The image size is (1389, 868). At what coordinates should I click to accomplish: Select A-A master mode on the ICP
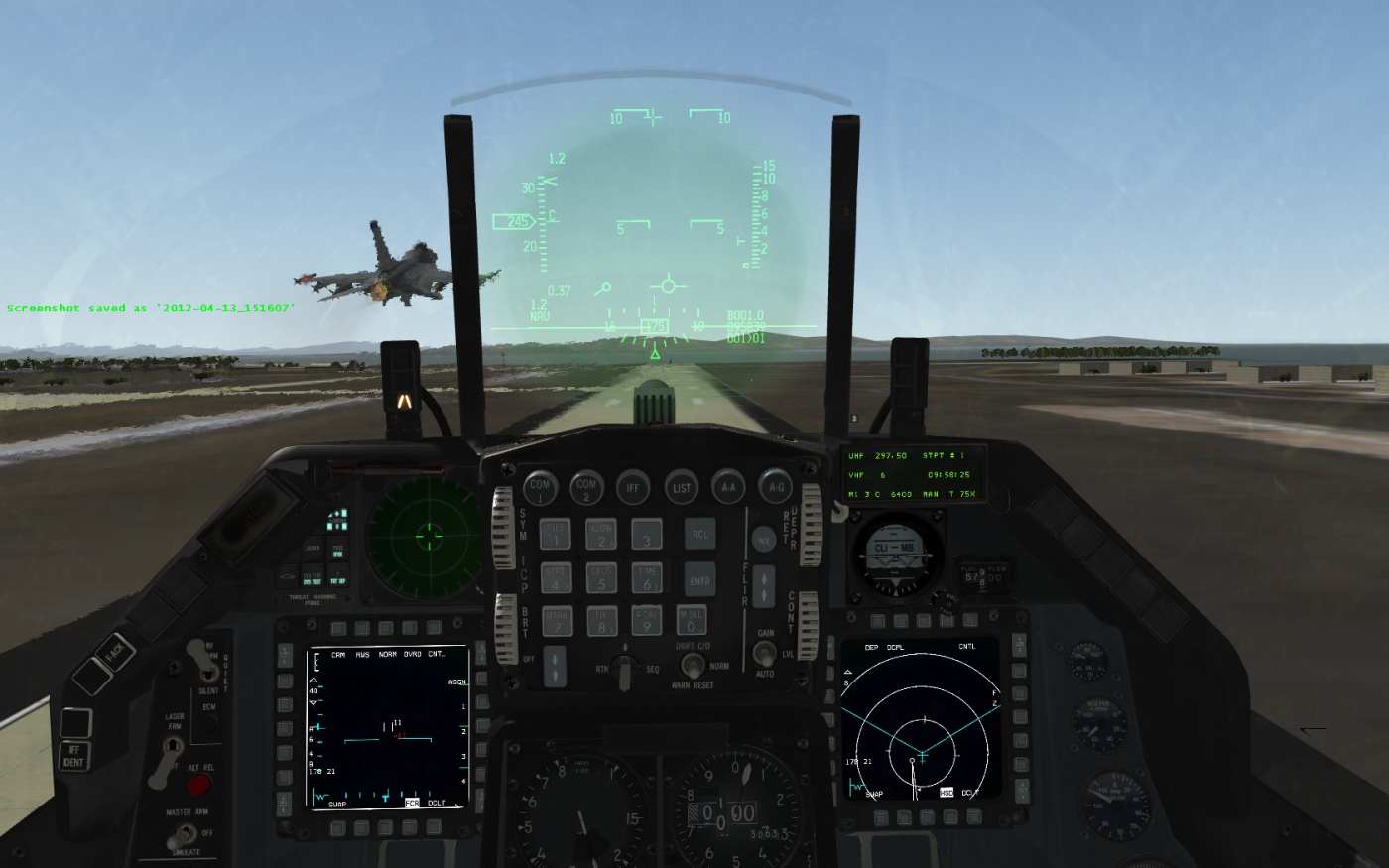coord(729,487)
